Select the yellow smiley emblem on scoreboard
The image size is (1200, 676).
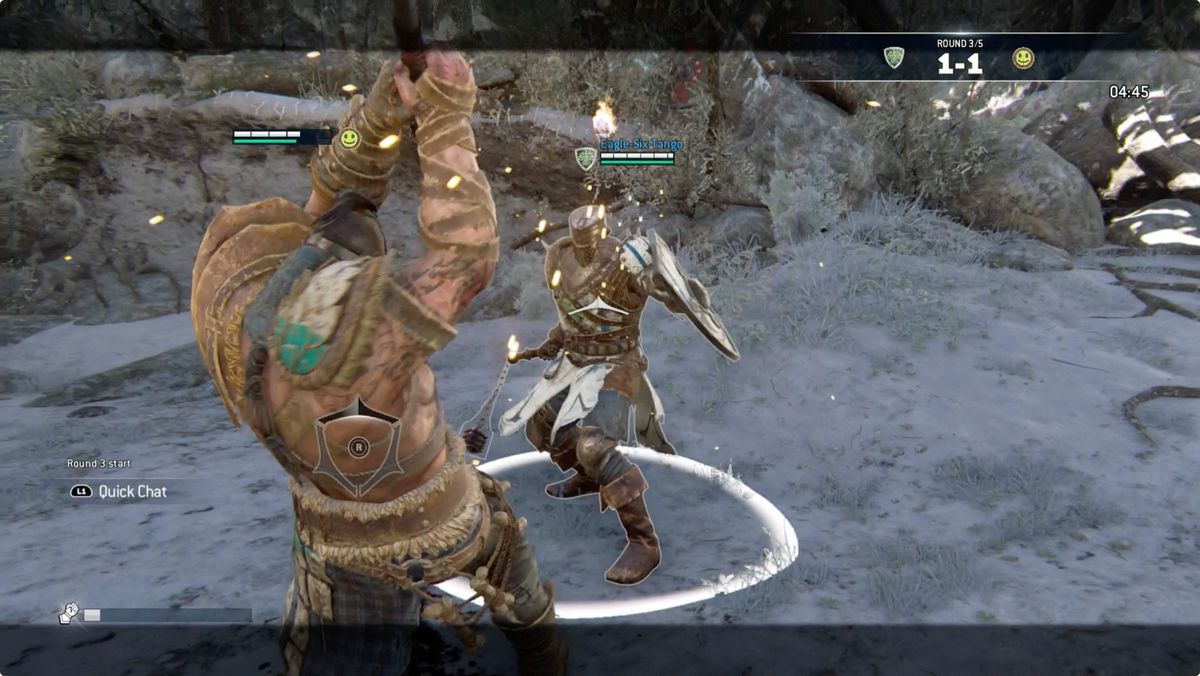tap(1022, 58)
